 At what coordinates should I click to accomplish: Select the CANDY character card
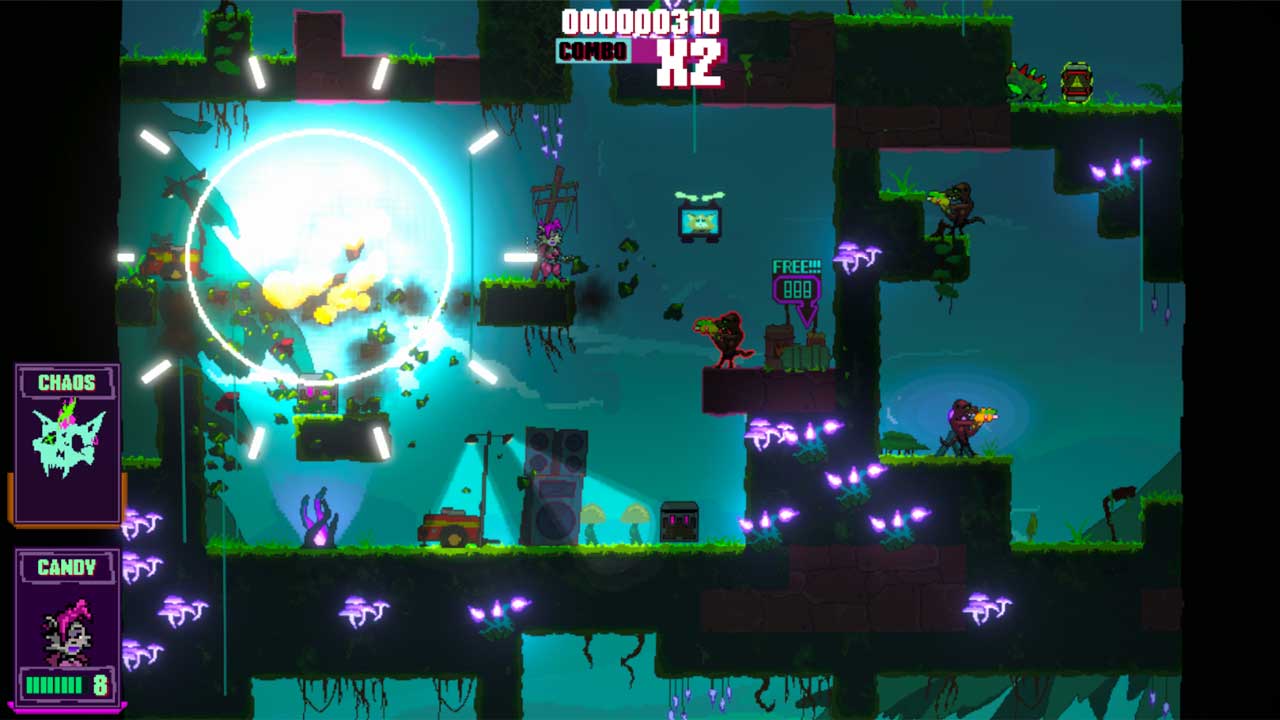pyautogui.click(x=67, y=627)
